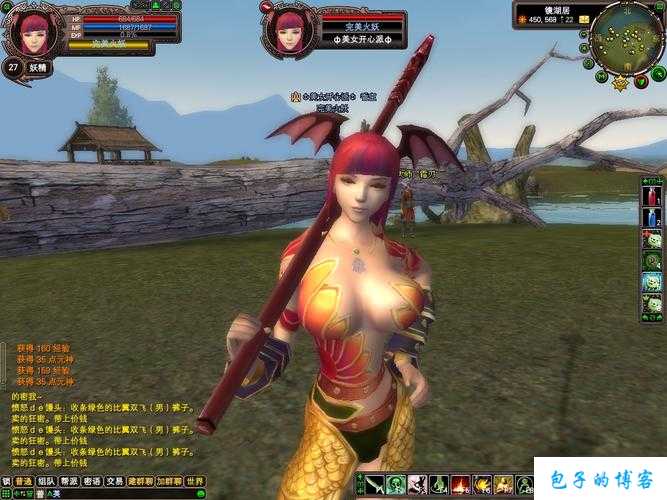Click the level 27 badge
667x500 pixels.
13,67
